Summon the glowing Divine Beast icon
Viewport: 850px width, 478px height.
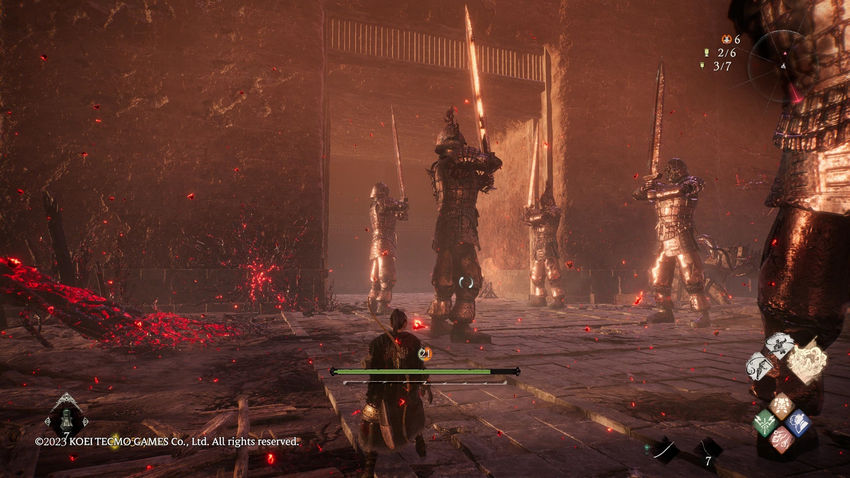tap(807, 361)
